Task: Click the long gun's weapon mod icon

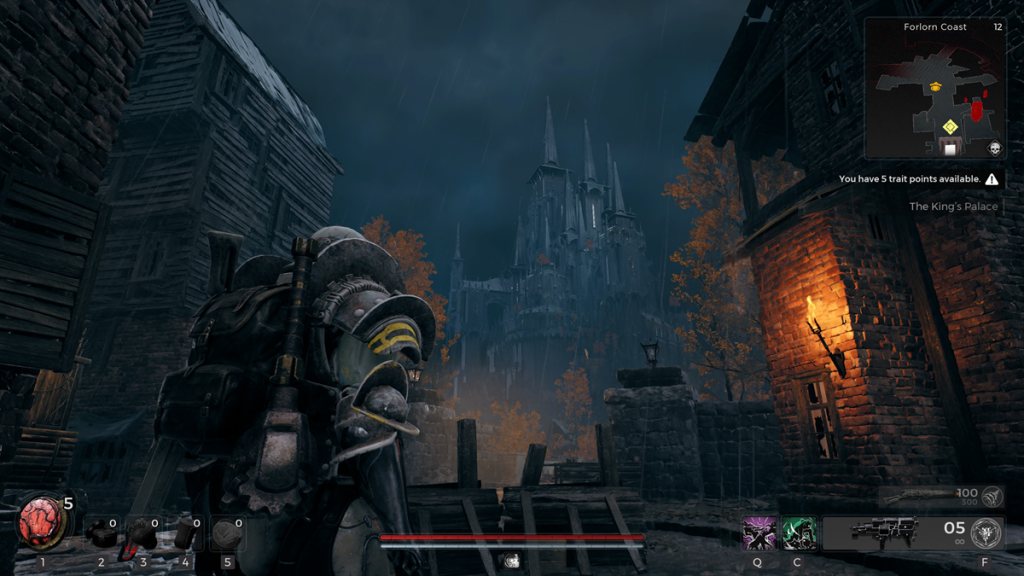Action: click(993, 495)
